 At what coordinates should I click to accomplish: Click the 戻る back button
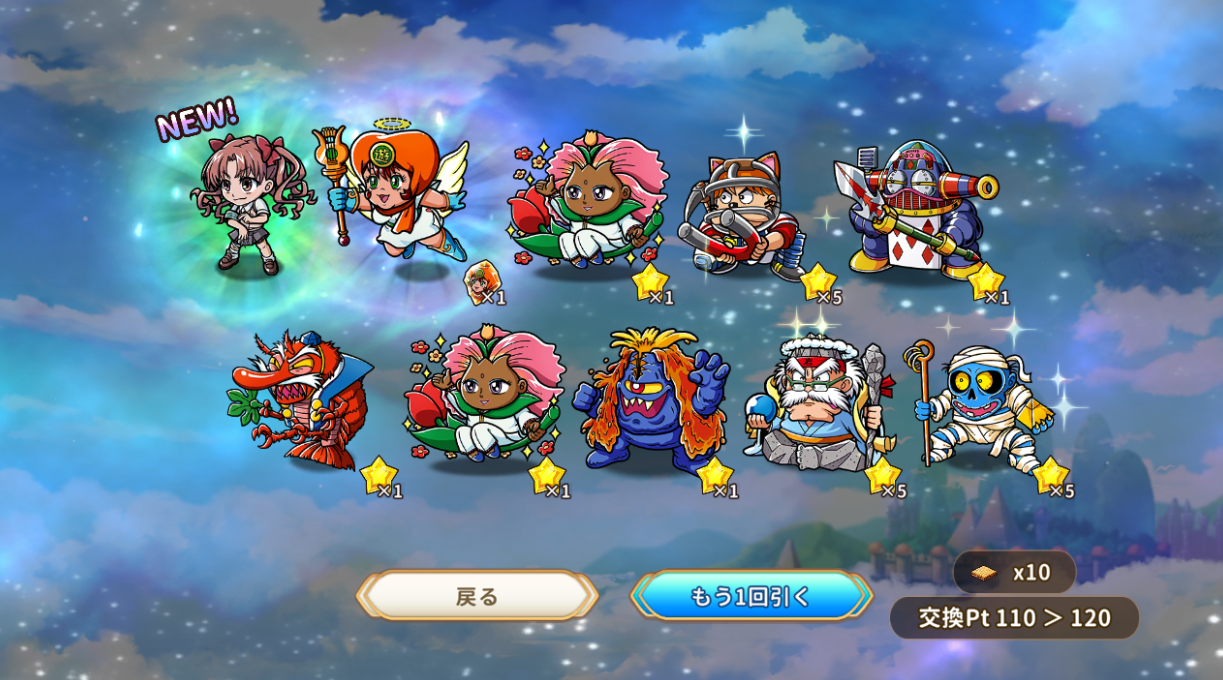click(x=477, y=596)
